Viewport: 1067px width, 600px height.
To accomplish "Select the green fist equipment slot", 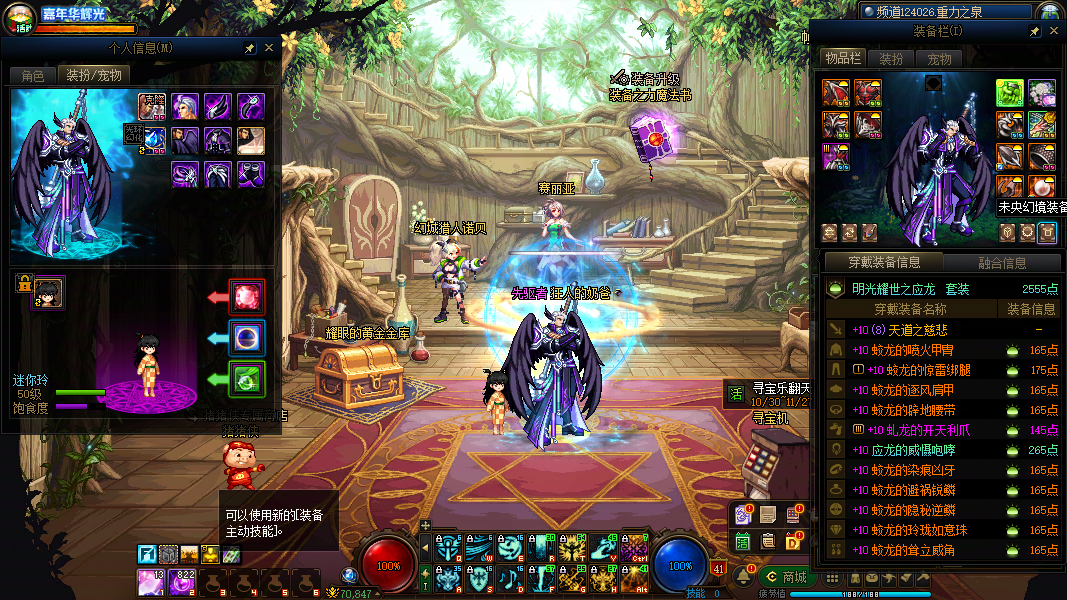I will (x=1009, y=93).
